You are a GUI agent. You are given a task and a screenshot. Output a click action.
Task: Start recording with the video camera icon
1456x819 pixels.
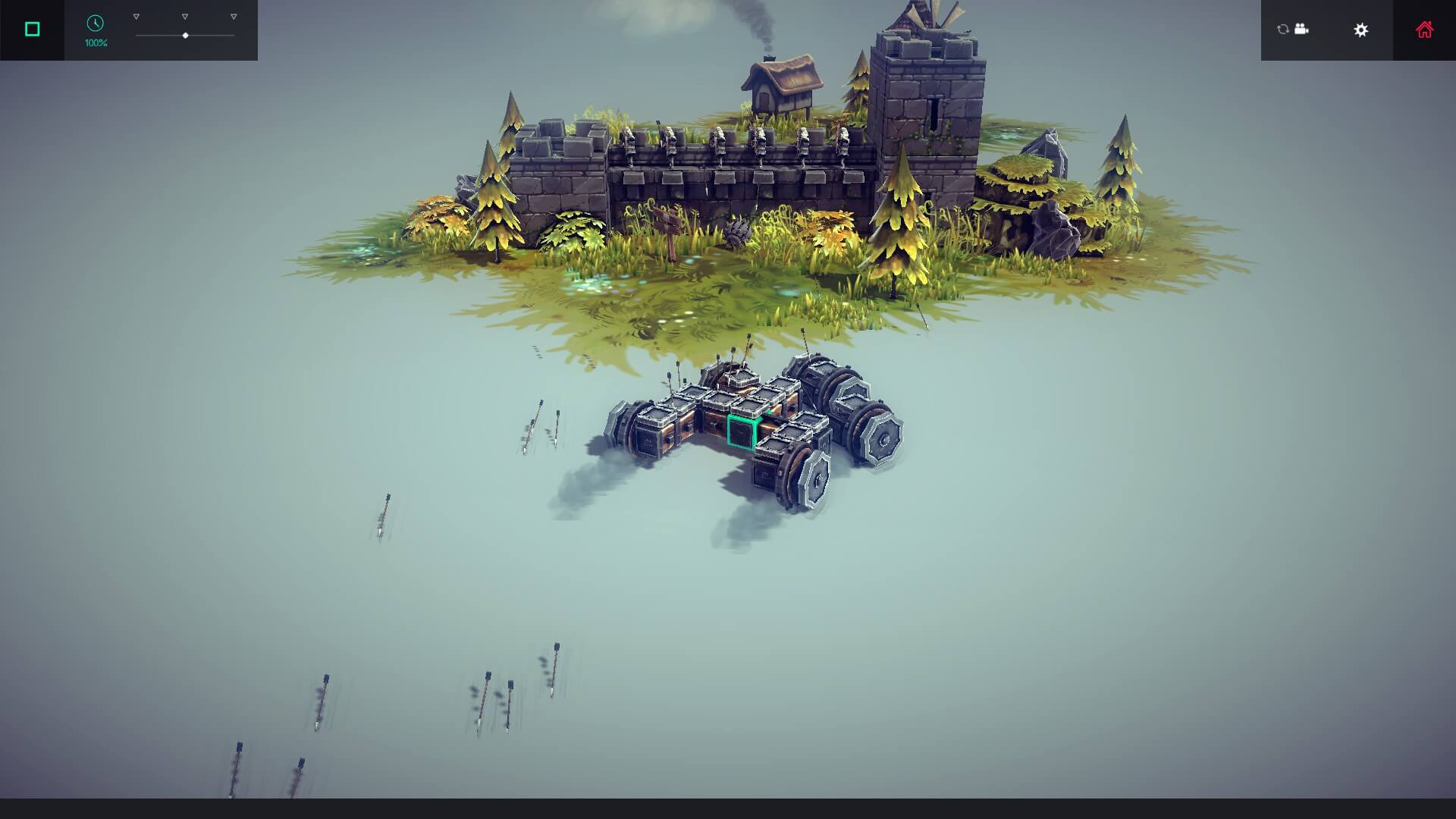coord(1301,30)
